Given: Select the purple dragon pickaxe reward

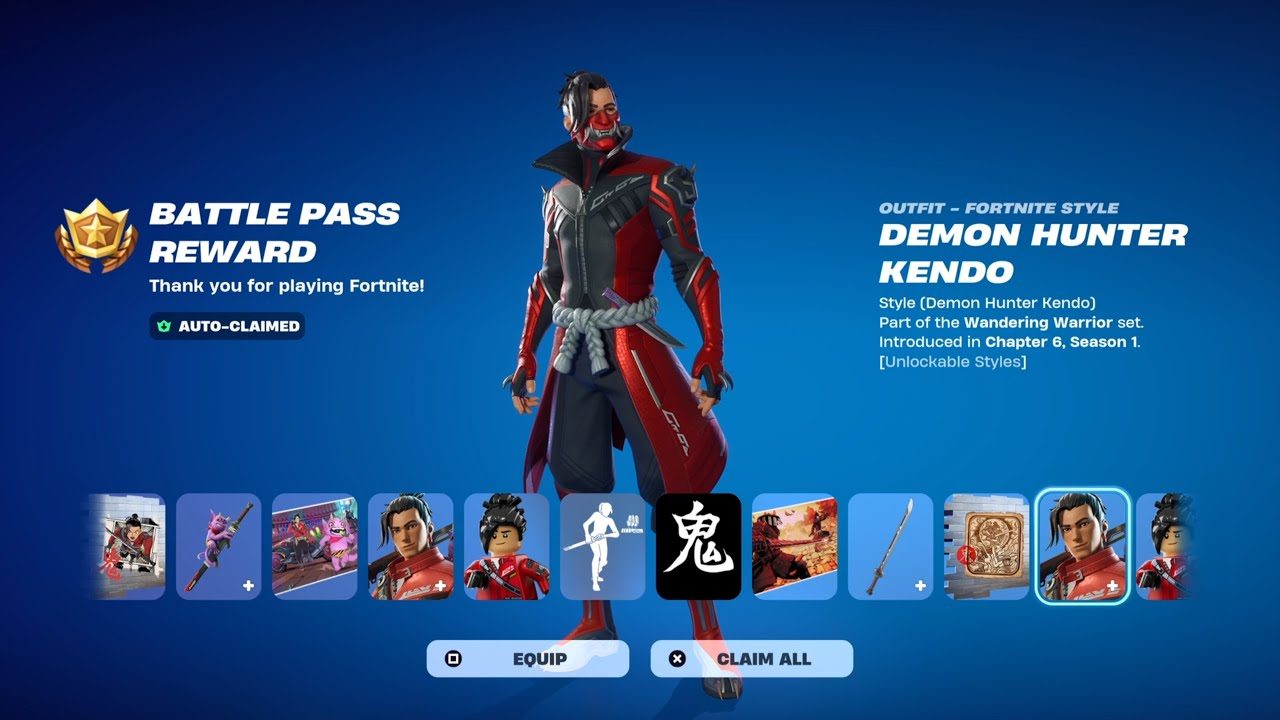Looking at the screenshot, I should pos(222,545).
